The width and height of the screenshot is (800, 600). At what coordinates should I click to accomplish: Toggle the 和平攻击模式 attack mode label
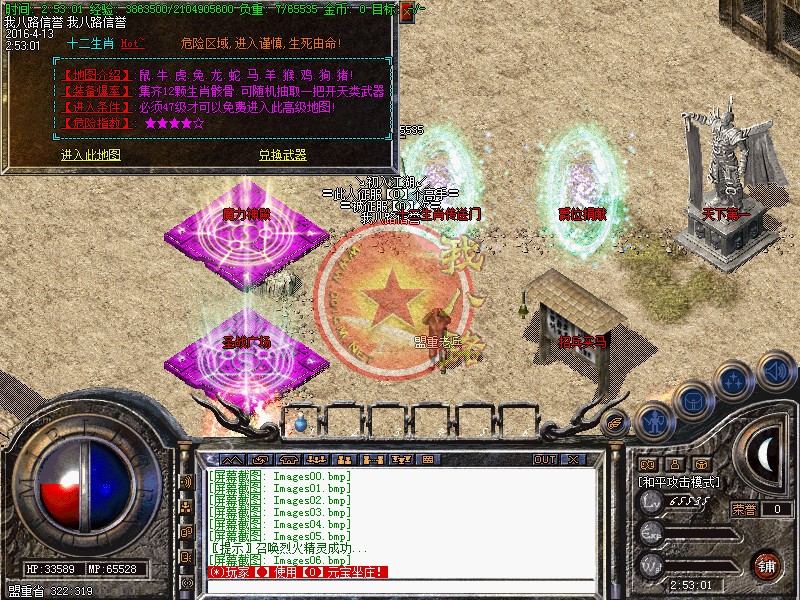point(680,481)
